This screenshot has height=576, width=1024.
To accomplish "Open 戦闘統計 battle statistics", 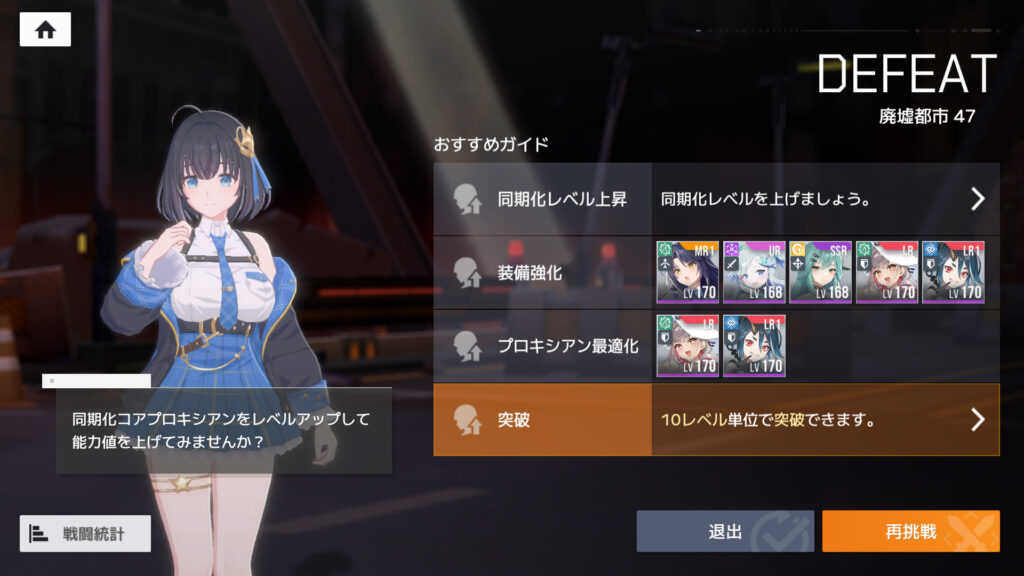I will [85, 533].
